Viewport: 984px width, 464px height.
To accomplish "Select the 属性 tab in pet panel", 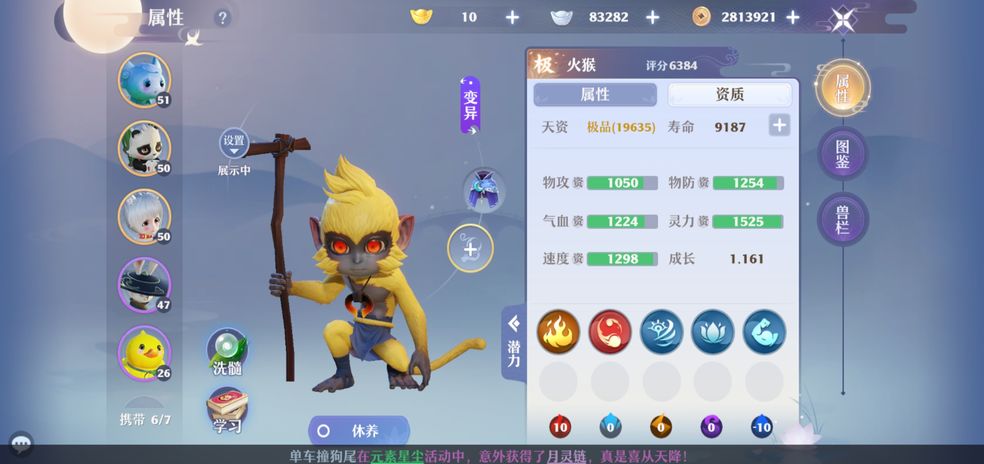I will coord(595,94).
